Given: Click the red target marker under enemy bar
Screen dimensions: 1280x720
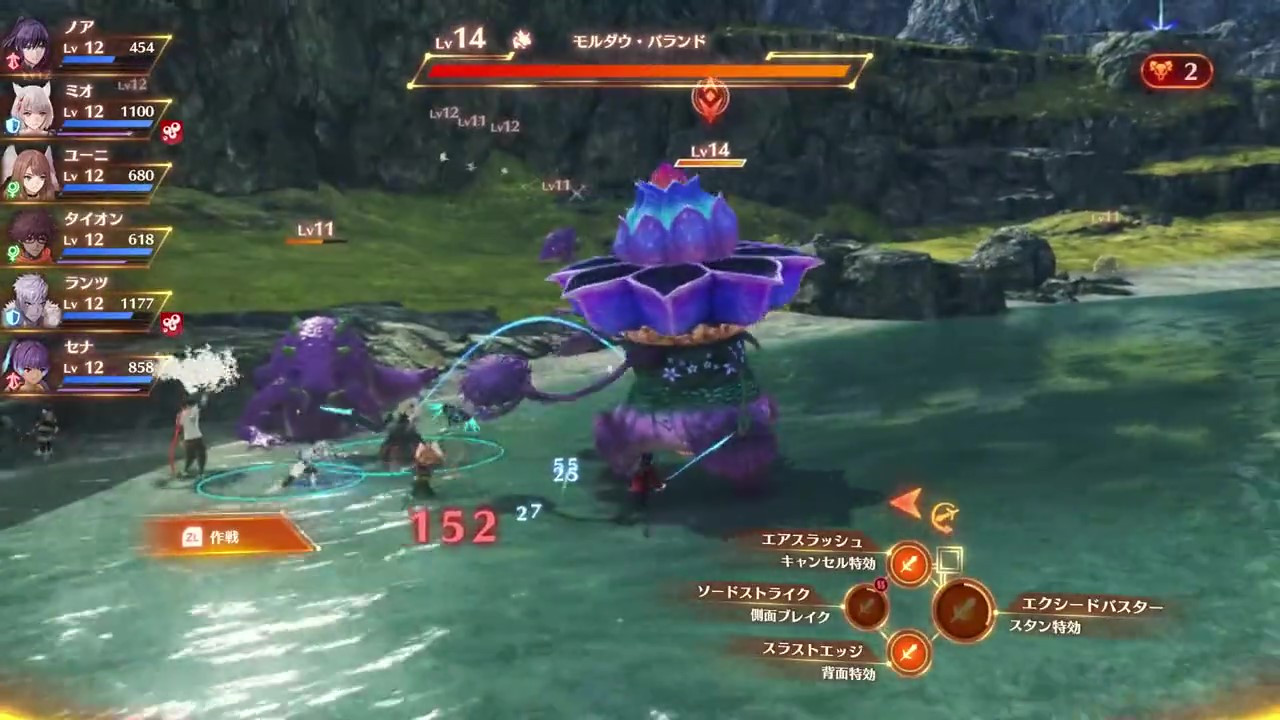Looking at the screenshot, I should (x=710, y=99).
